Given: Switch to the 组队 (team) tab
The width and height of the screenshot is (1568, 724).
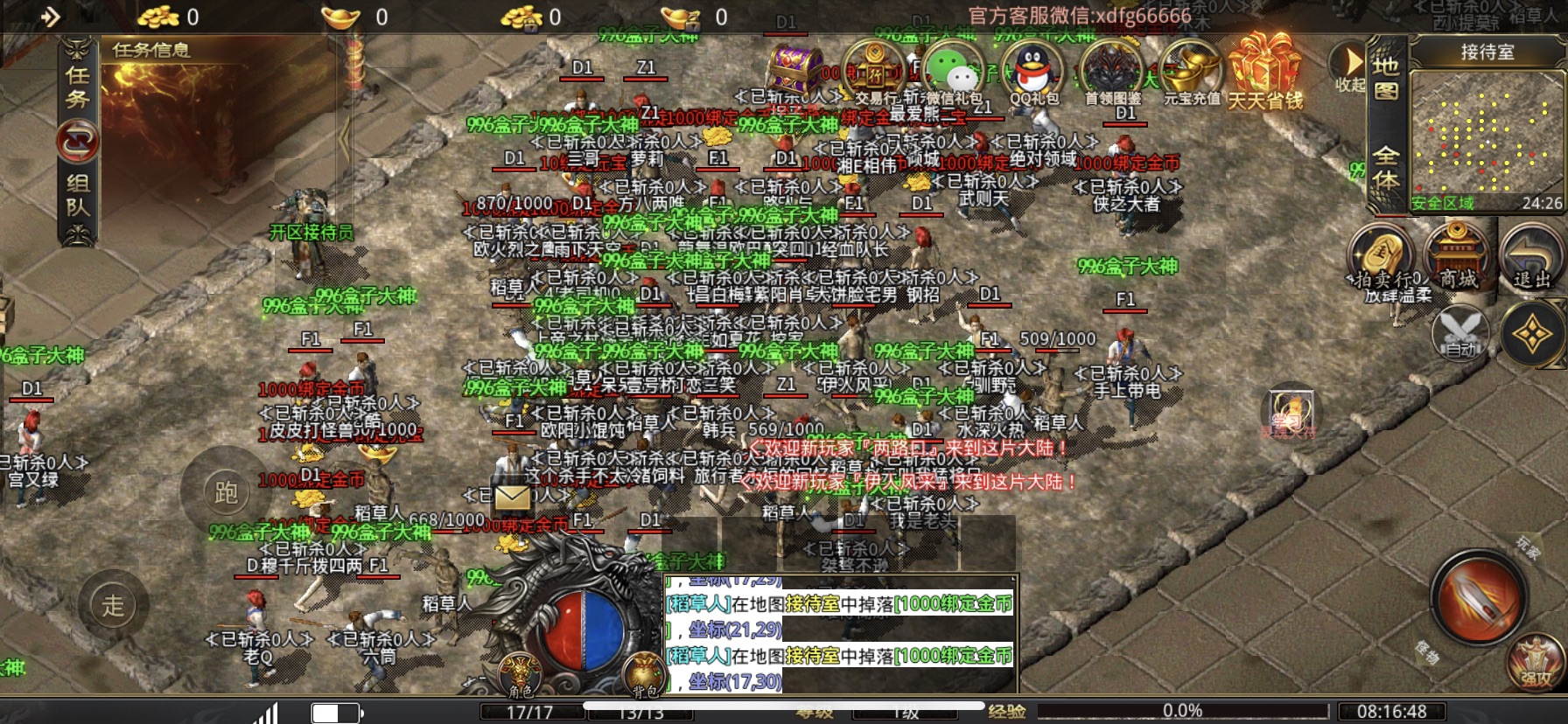Looking at the screenshot, I should 78,194.
